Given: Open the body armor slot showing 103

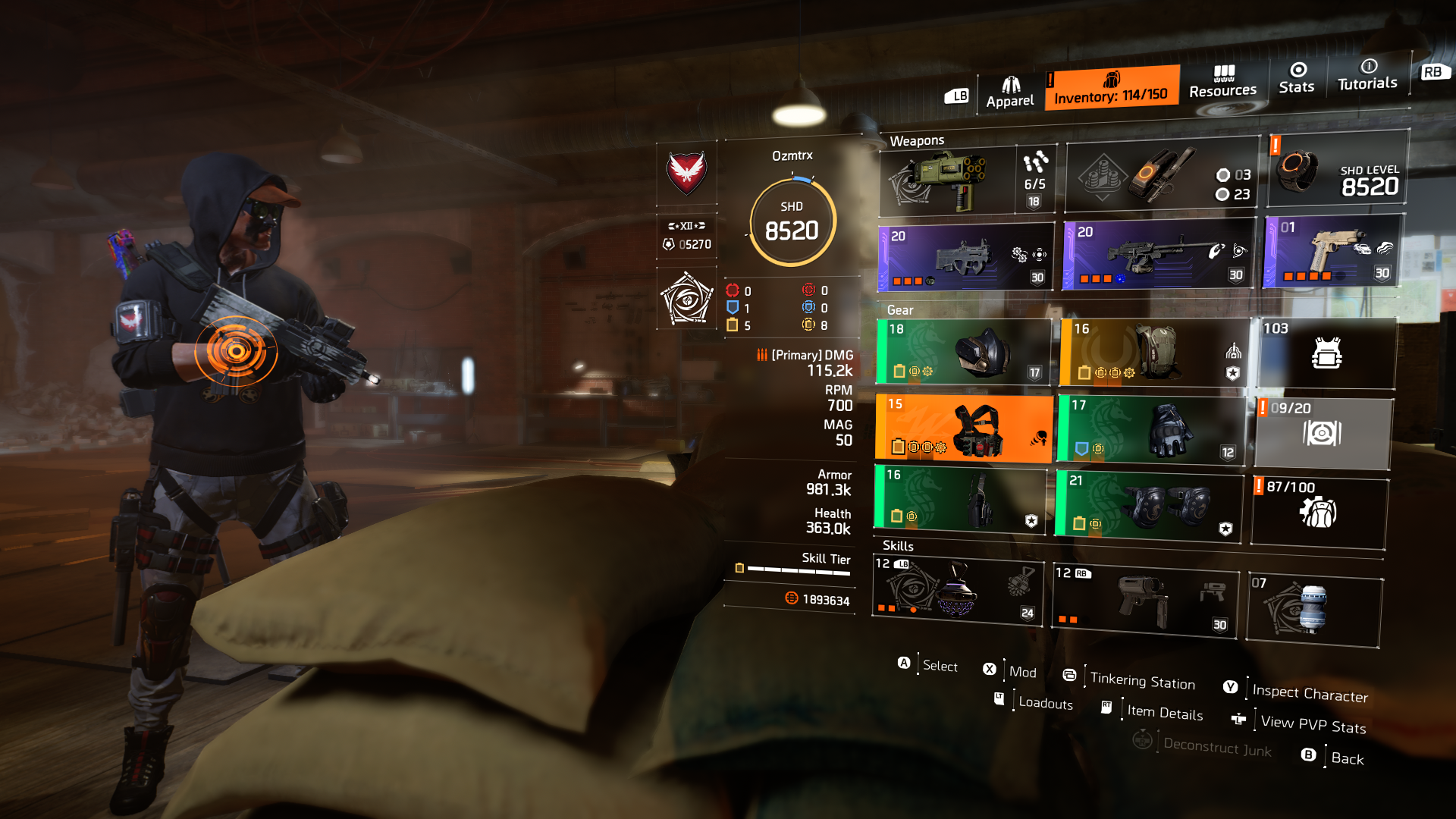Looking at the screenshot, I should (x=1327, y=353).
